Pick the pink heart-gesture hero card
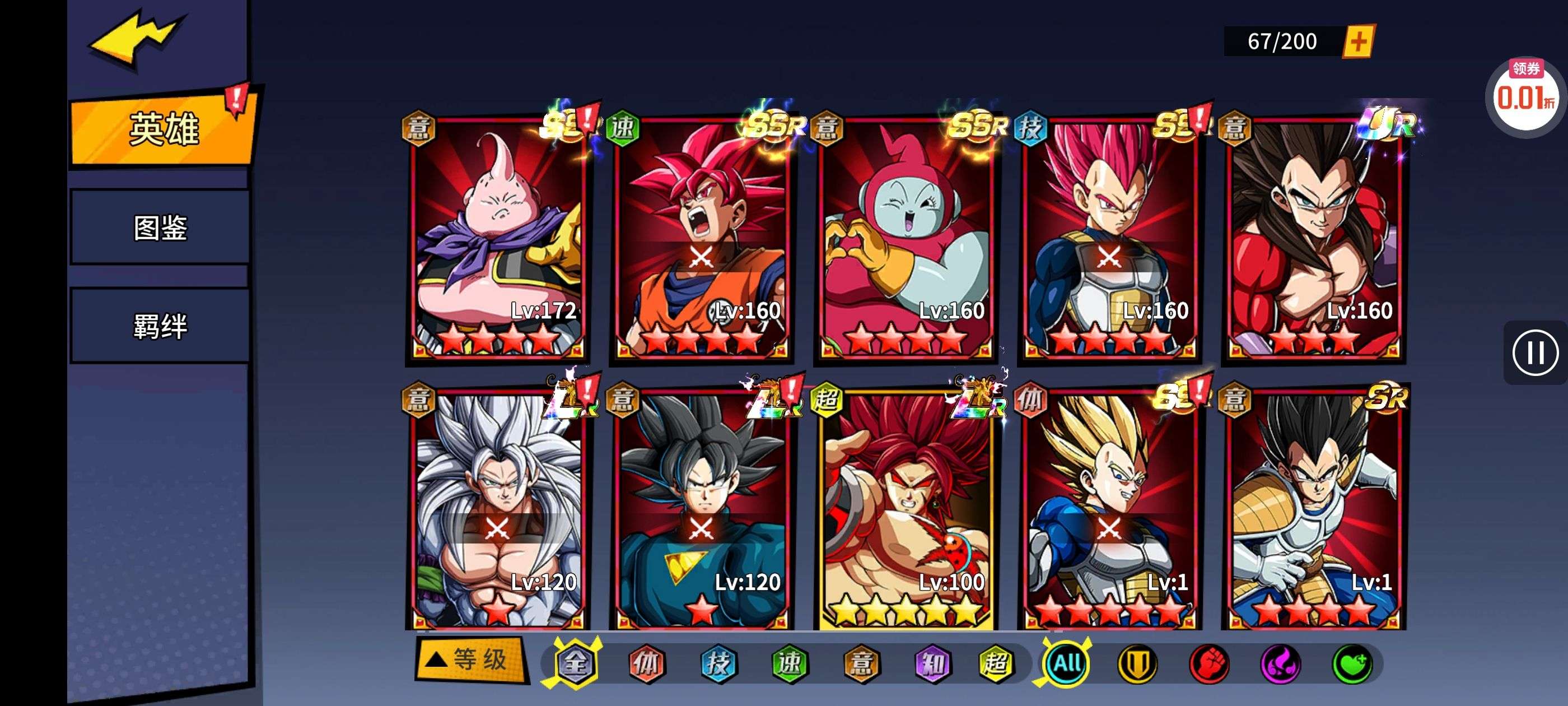Screen dimensions: 1568x706 tap(906, 238)
